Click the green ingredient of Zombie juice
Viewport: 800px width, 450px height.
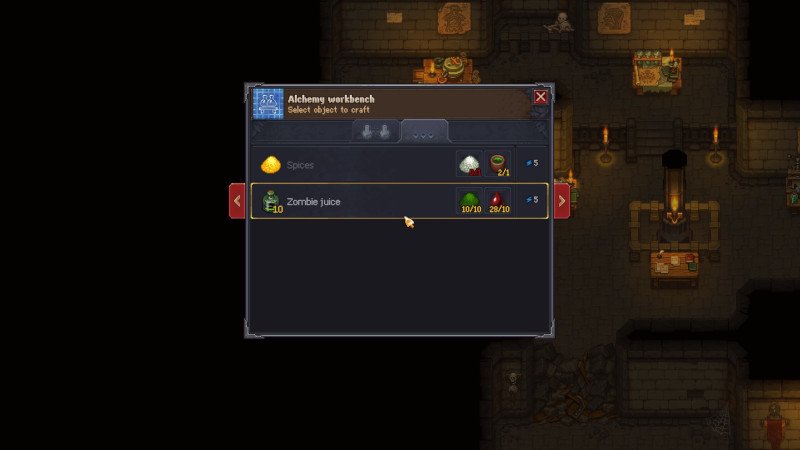point(470,201)
